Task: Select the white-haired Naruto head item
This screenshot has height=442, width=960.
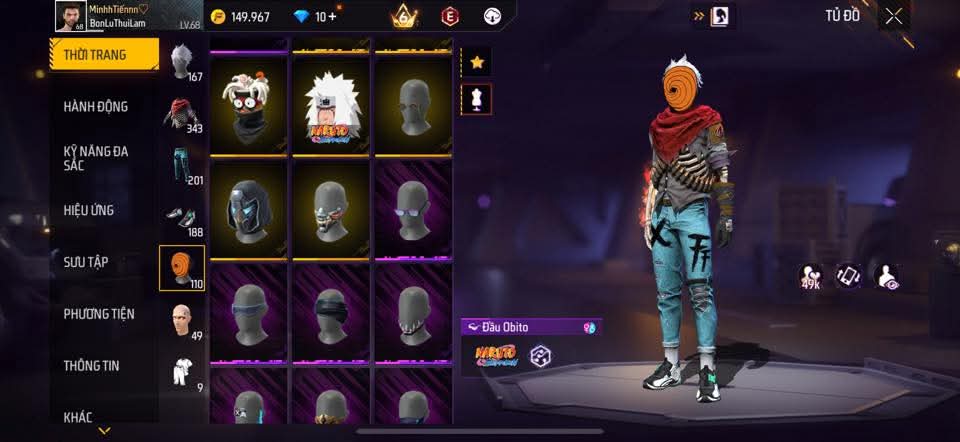Action: pyautogui.click(x=331, y=102)
